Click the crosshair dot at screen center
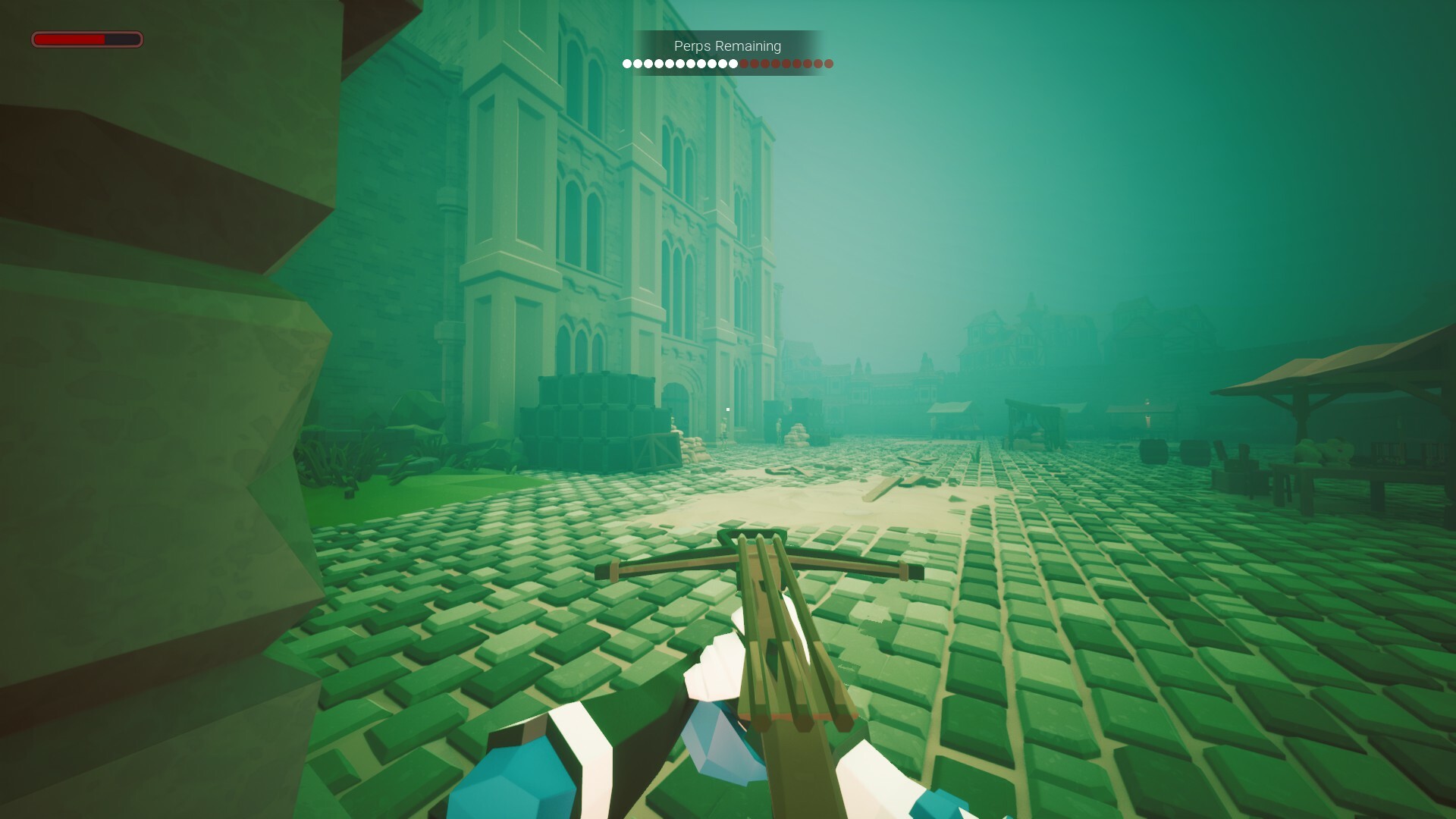The image size is (1456, 819). [728, 409]
